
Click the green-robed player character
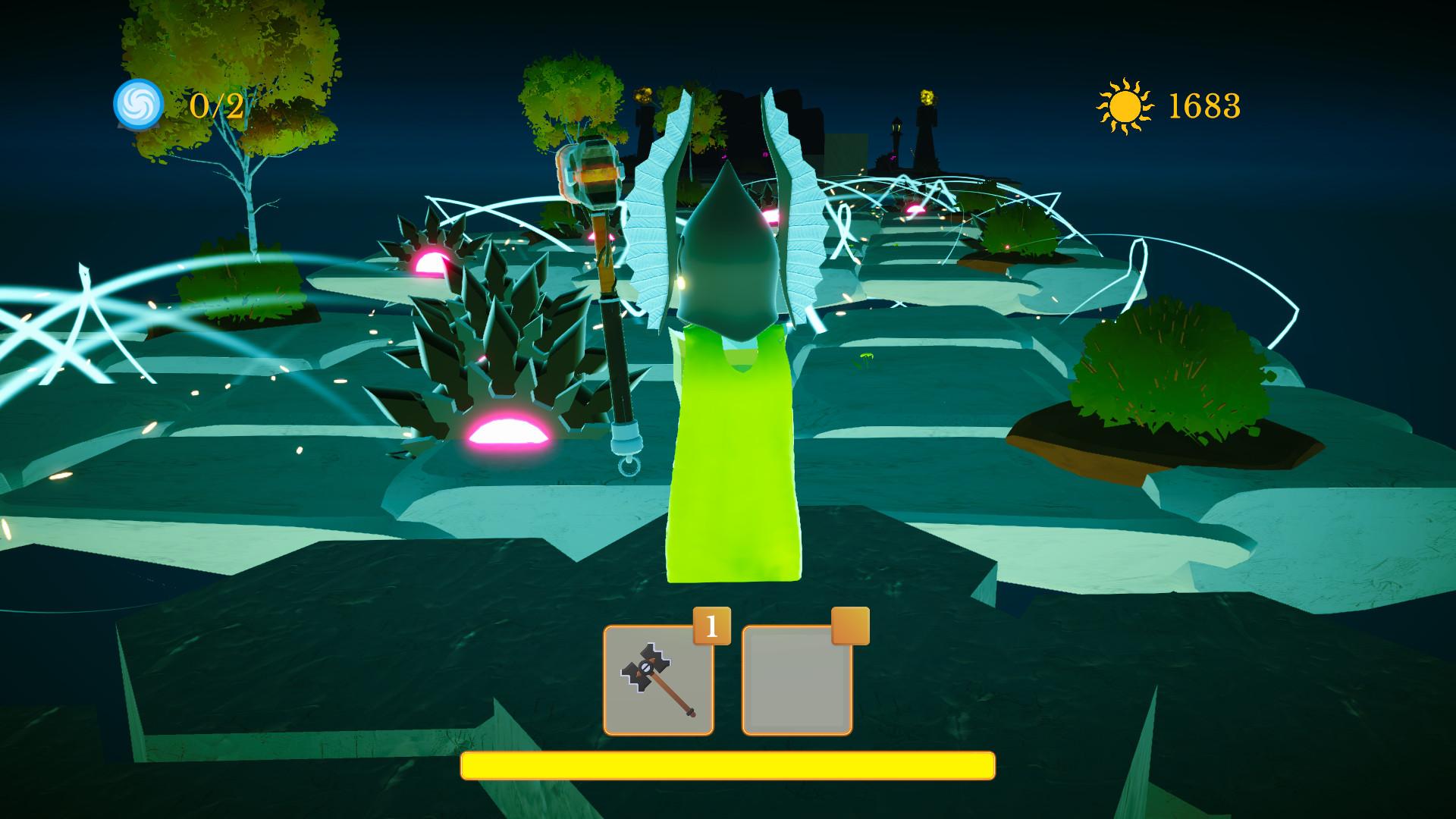coord(732,455)
